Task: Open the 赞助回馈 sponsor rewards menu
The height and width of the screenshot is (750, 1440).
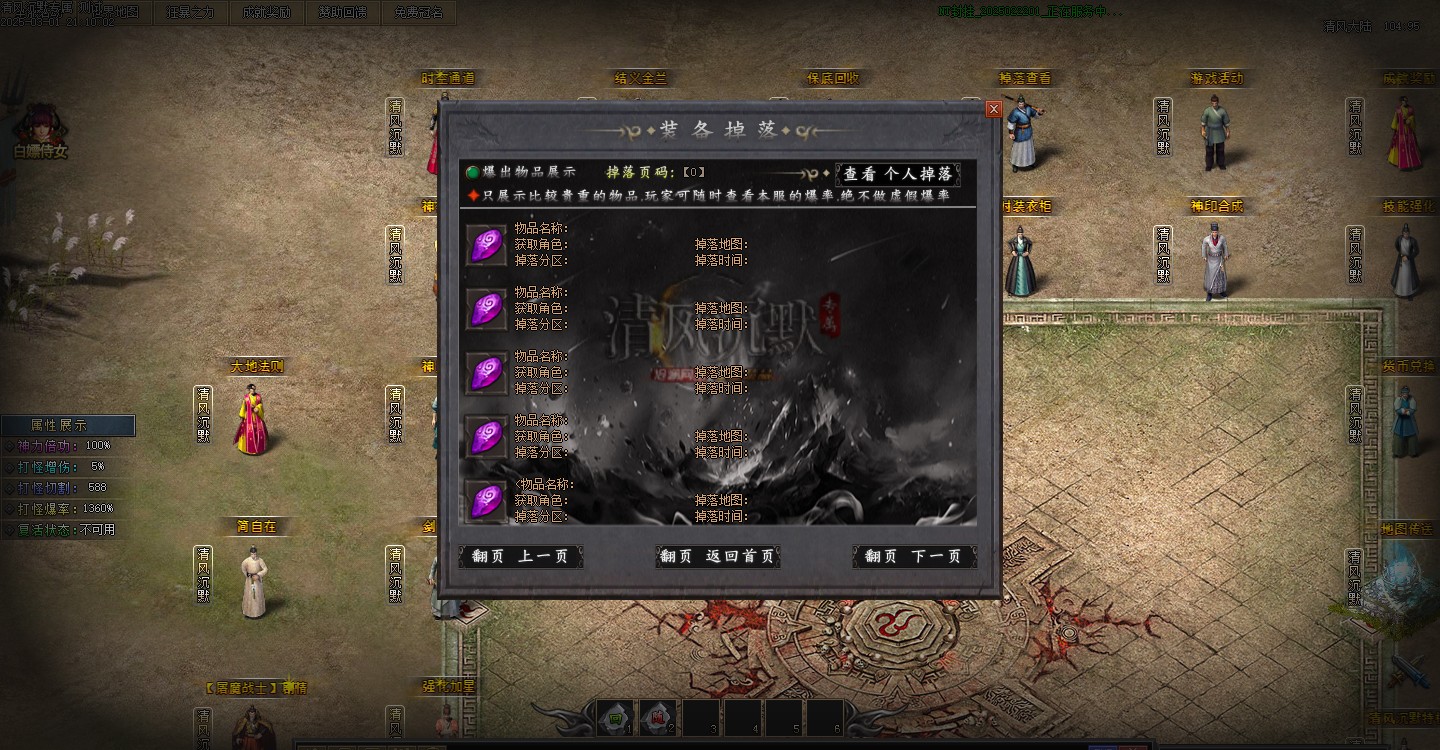Action: pyautogui.click(x=343, y=12)
